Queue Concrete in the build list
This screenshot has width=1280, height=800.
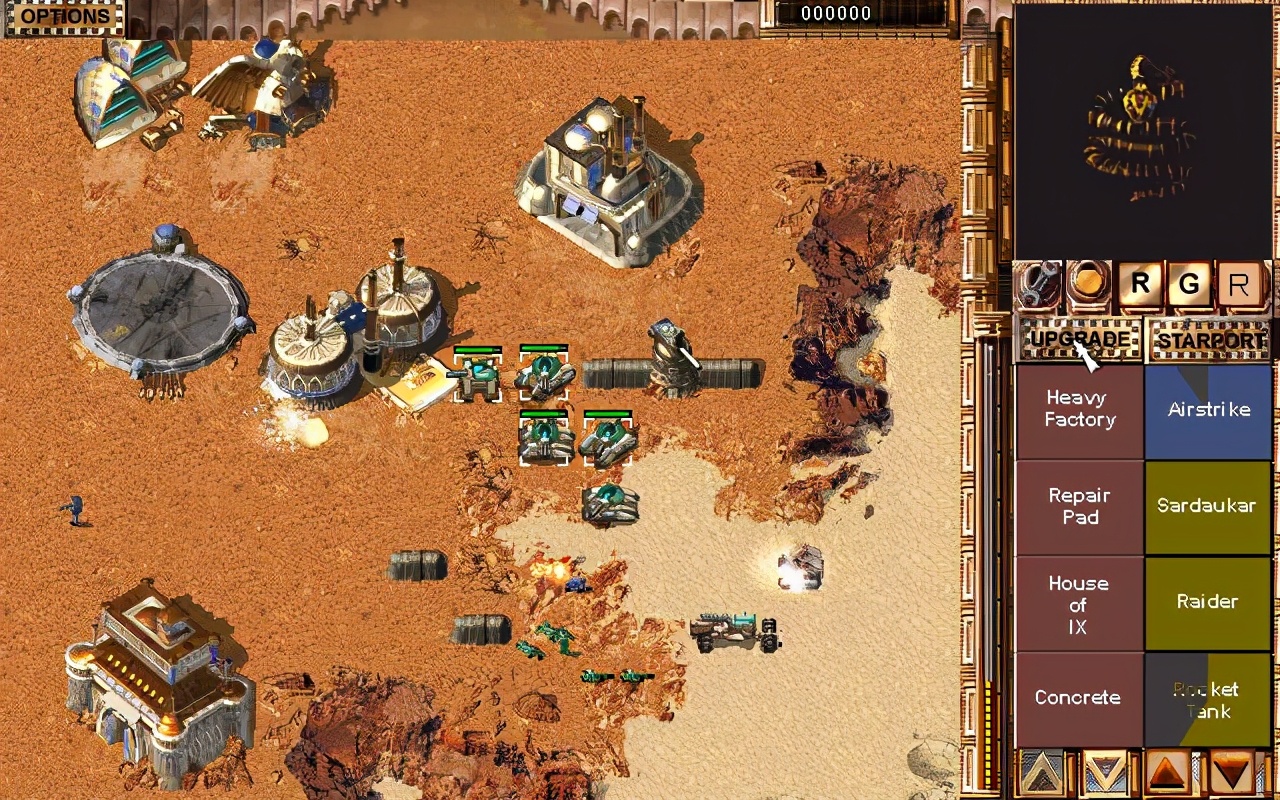point(1080,698)
